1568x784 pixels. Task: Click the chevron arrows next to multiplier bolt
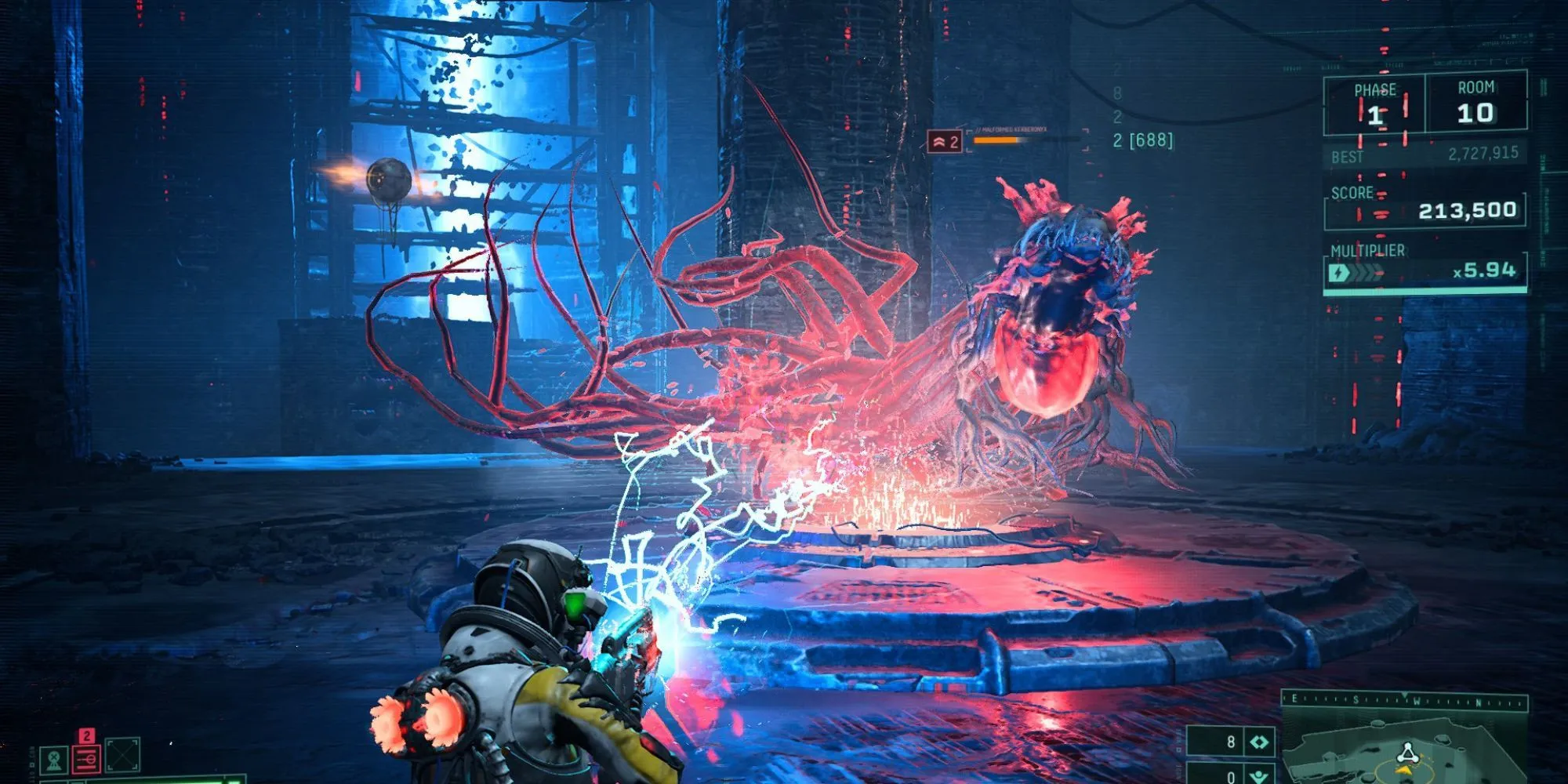click(x=1364, y=272)
